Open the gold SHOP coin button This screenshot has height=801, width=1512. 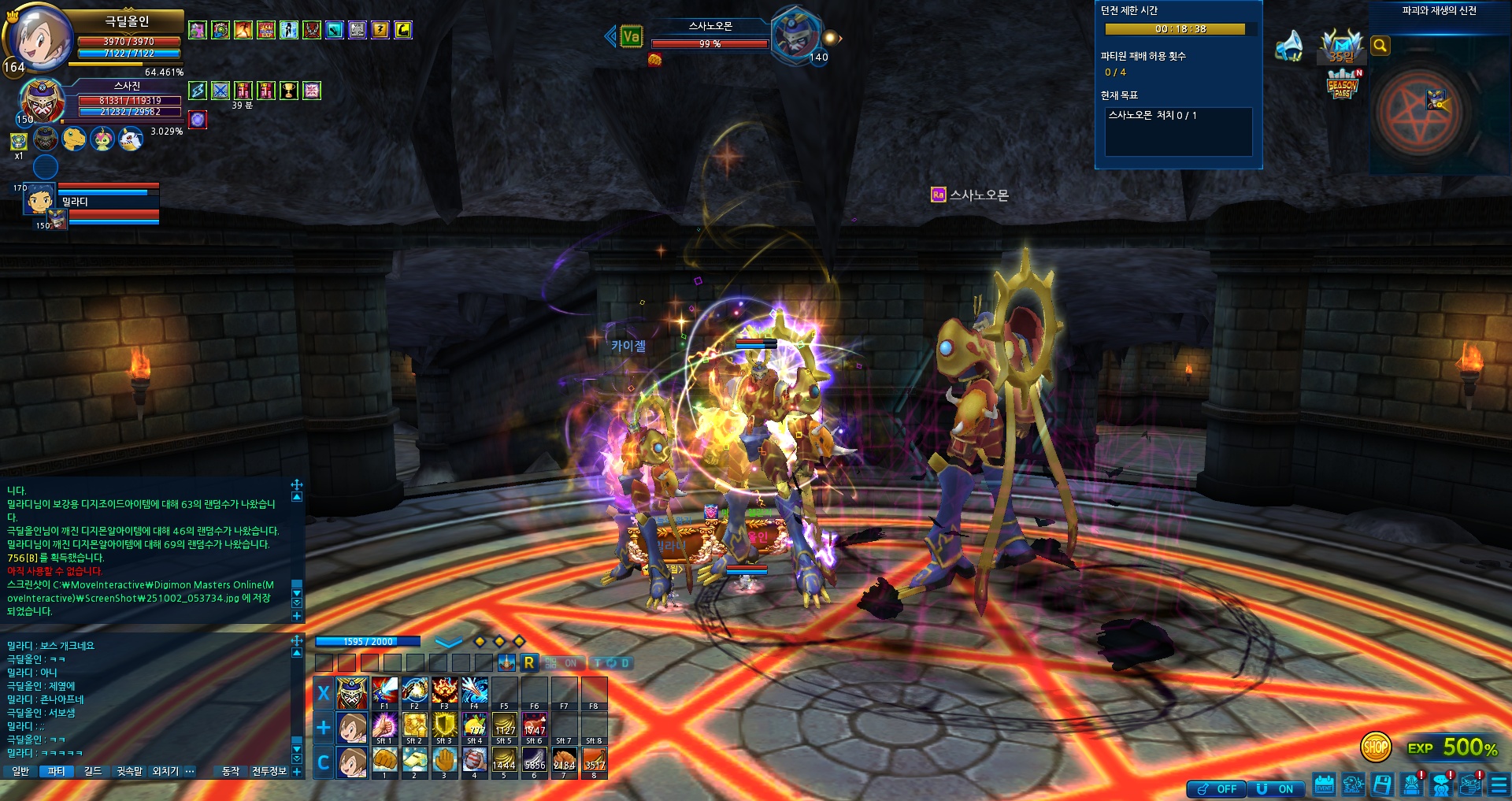1376,747
